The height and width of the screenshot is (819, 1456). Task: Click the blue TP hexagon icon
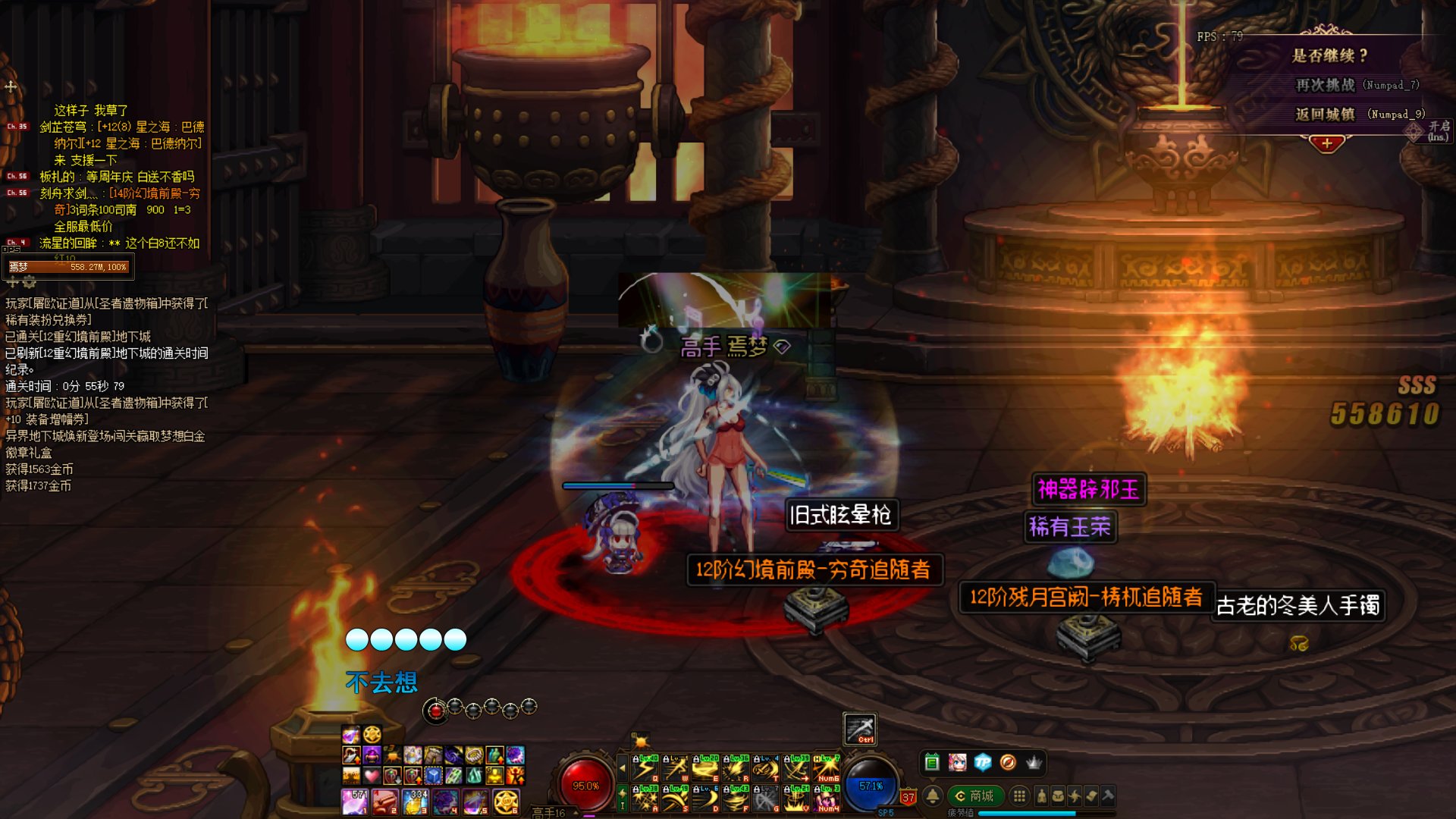coord(983,762)
